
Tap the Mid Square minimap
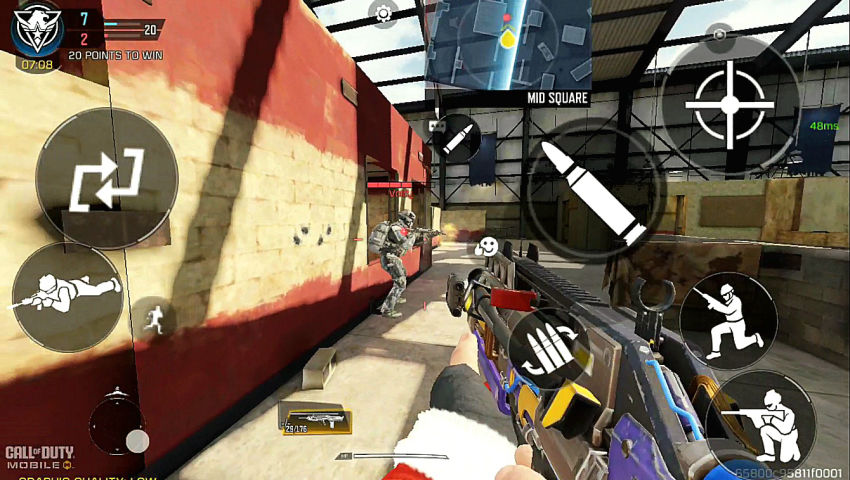click(507, 44)
